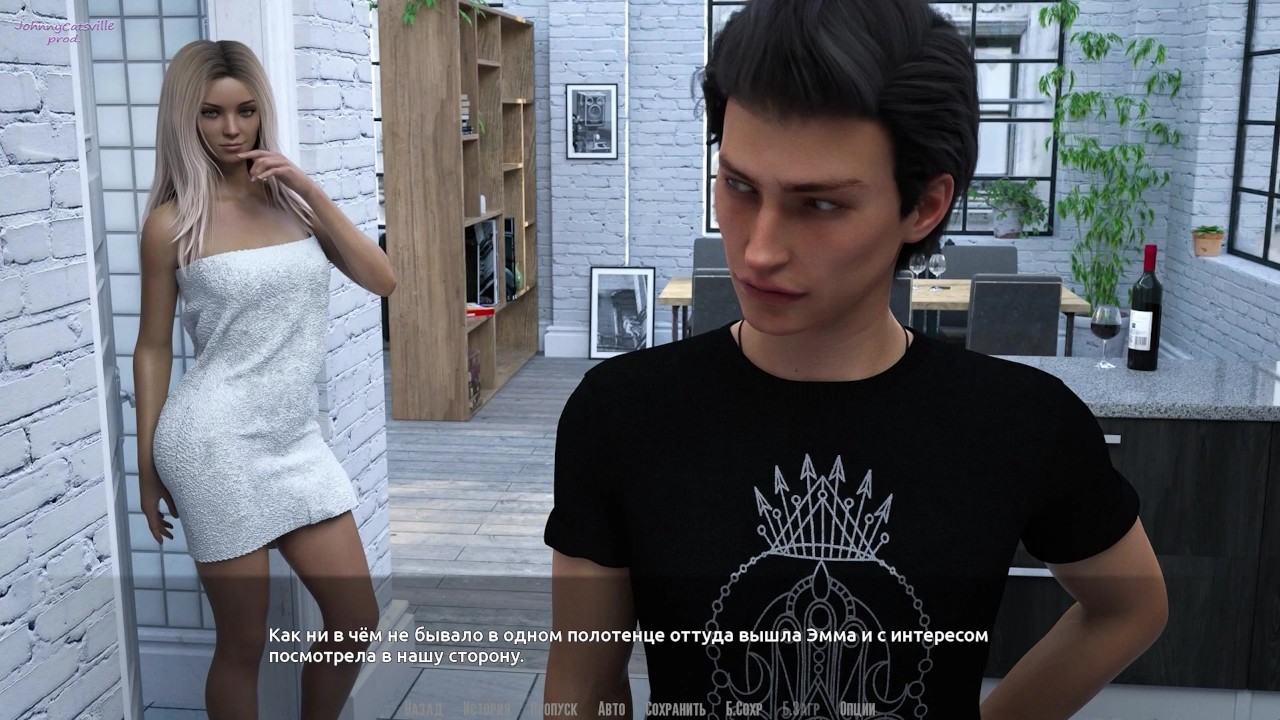Open the Сохранить save menu

[x=675, y=709]
